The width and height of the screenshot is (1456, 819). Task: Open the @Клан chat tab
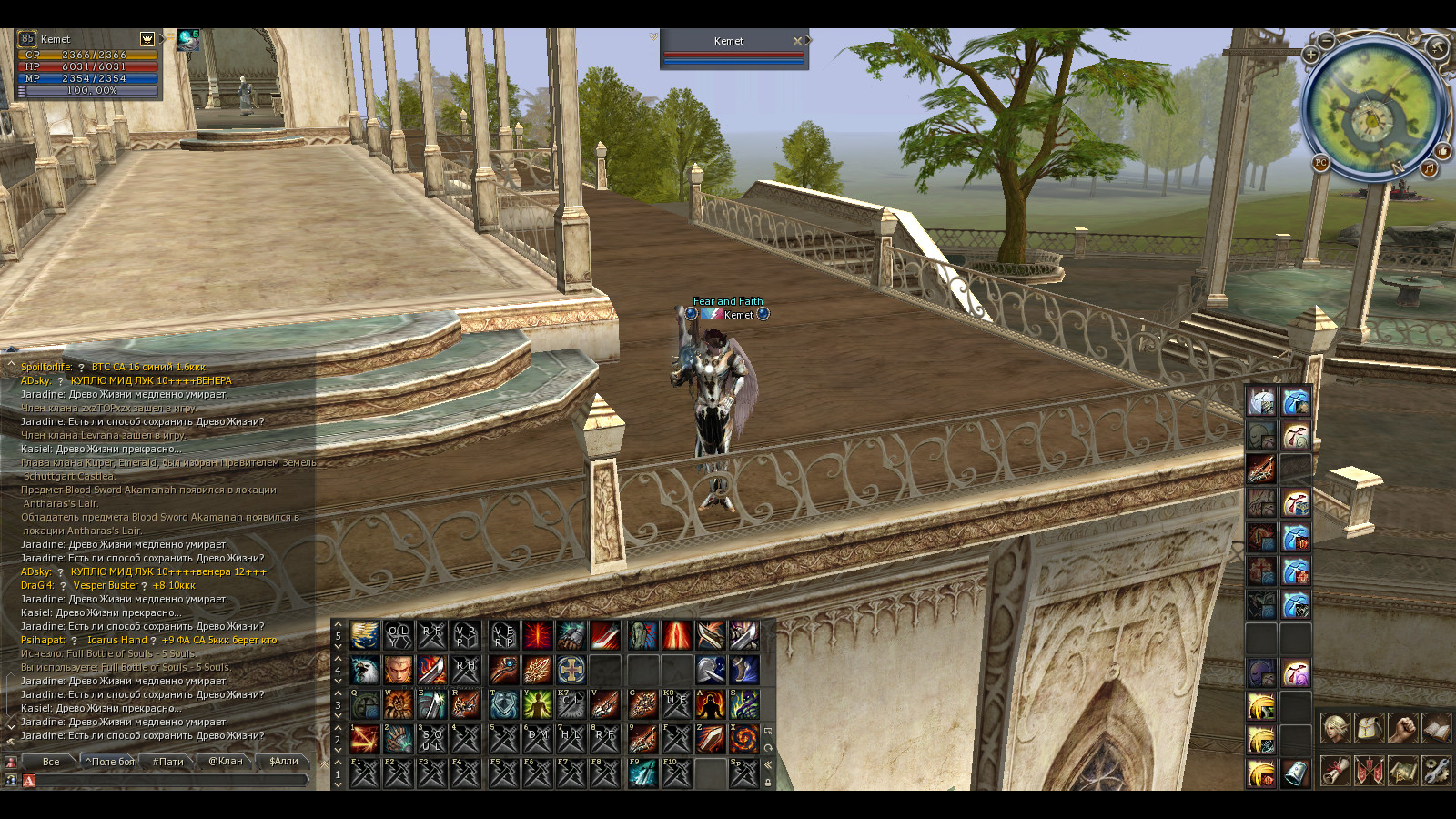click(225, 762)
